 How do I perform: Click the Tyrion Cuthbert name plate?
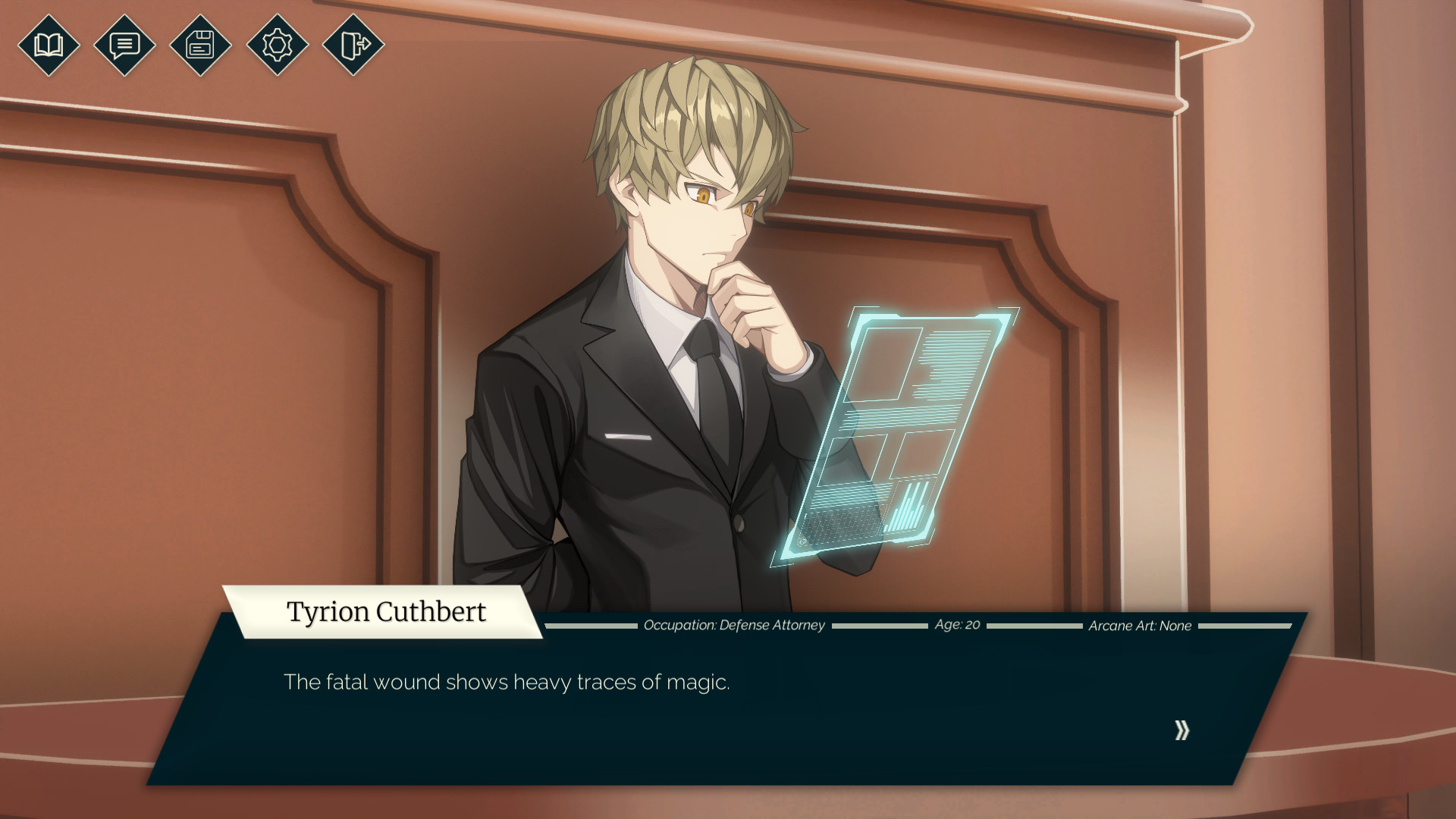[x=385, y=611]
